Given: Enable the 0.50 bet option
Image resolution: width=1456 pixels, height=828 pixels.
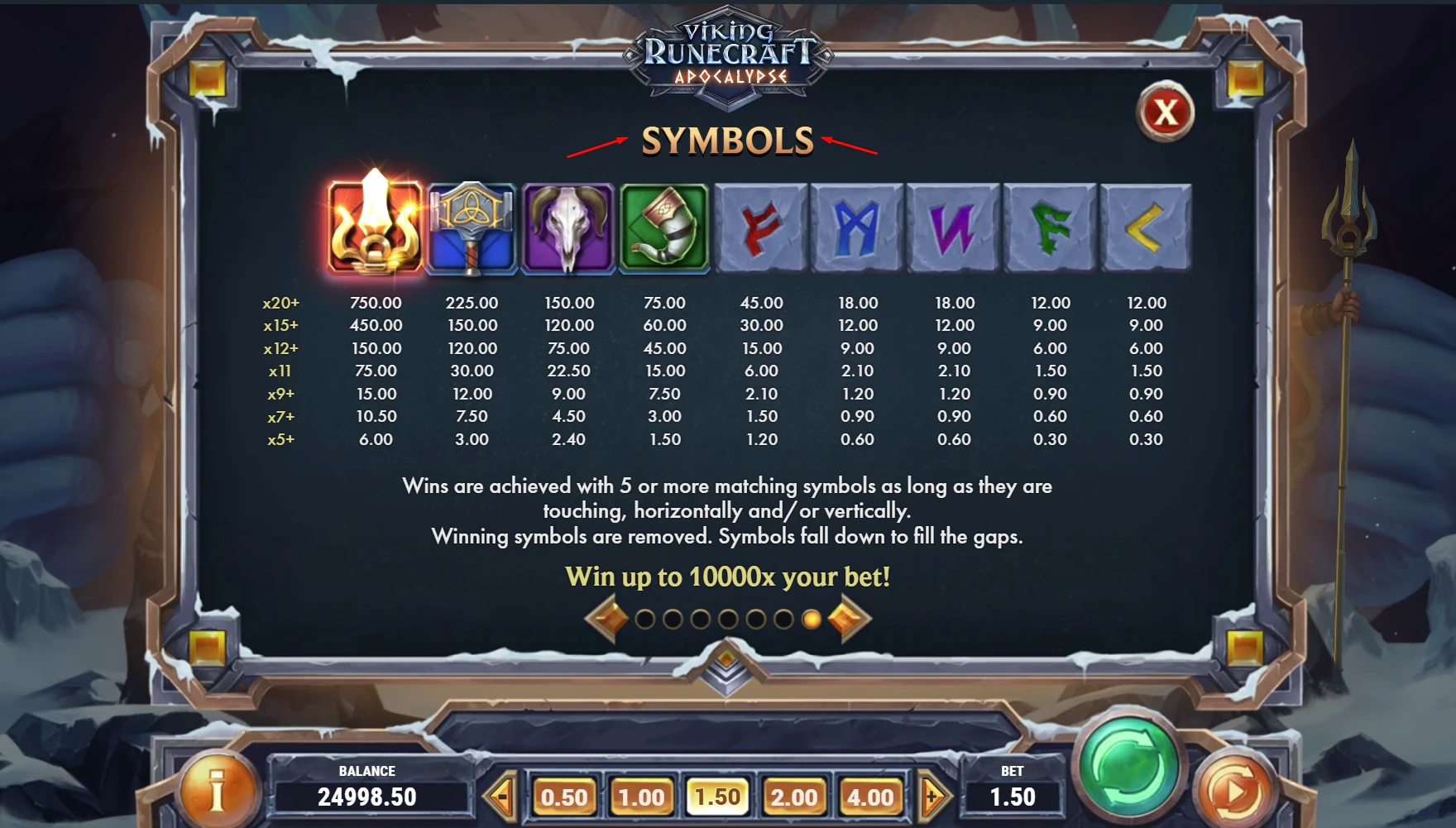Looking at the screenshot, I should pos(566,797).
